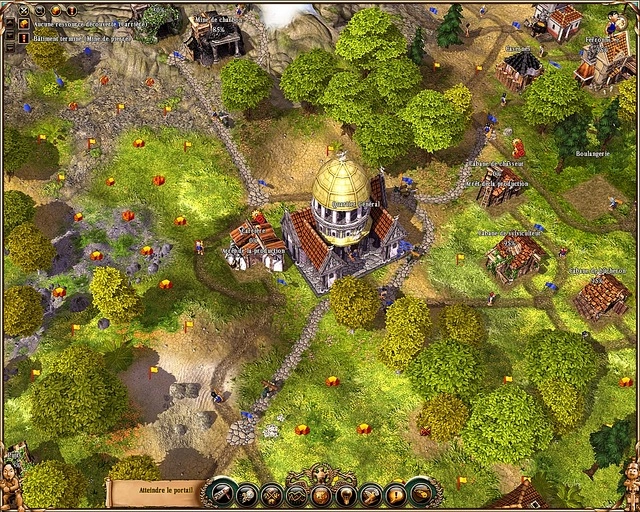The image size is (640, 512).
Task: Click the settler portrait in the bottom-left corner
Action: (x=14, y=470)
